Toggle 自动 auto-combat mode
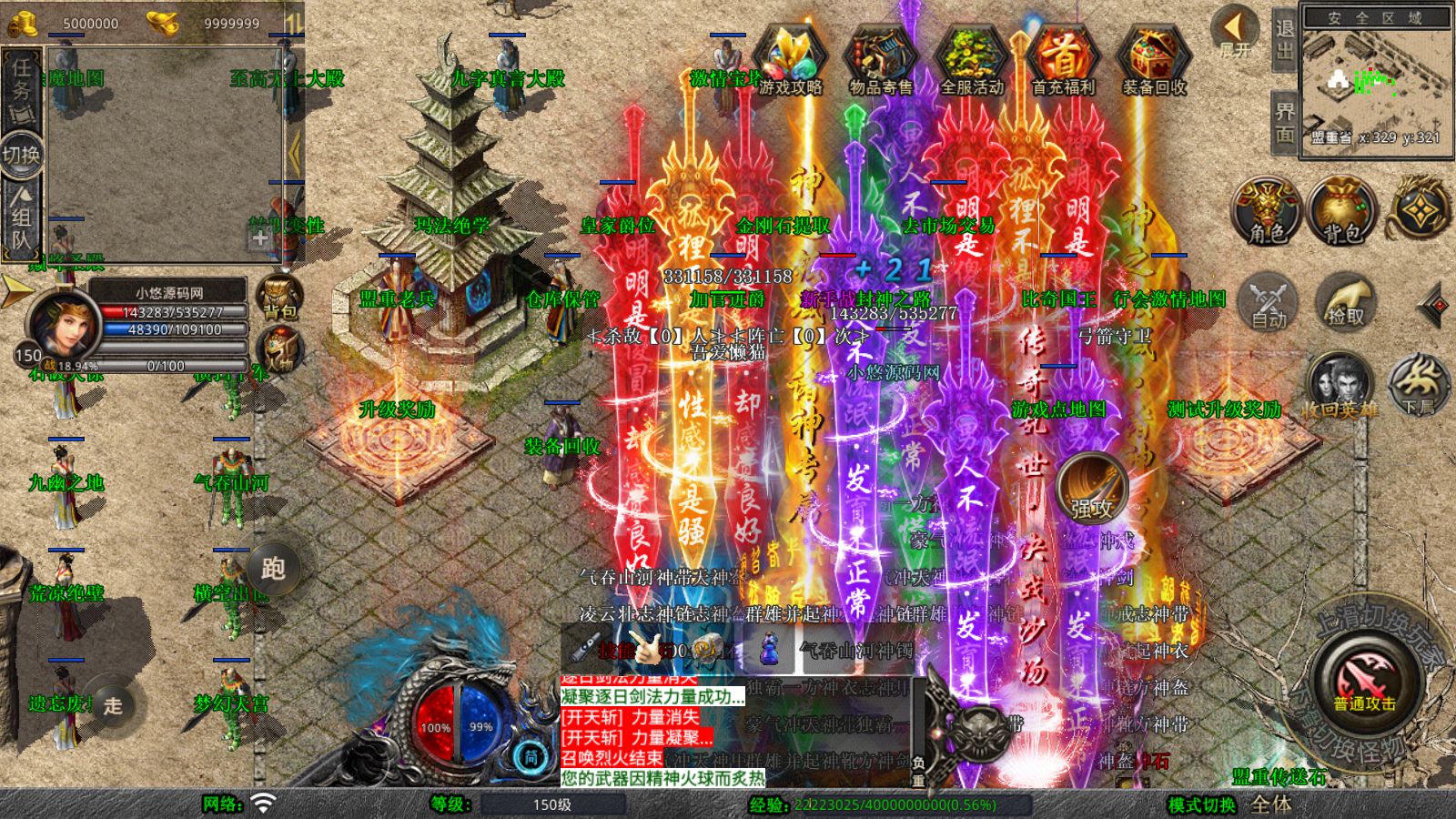This screenshot has width=1456, height=819. 1268,301
